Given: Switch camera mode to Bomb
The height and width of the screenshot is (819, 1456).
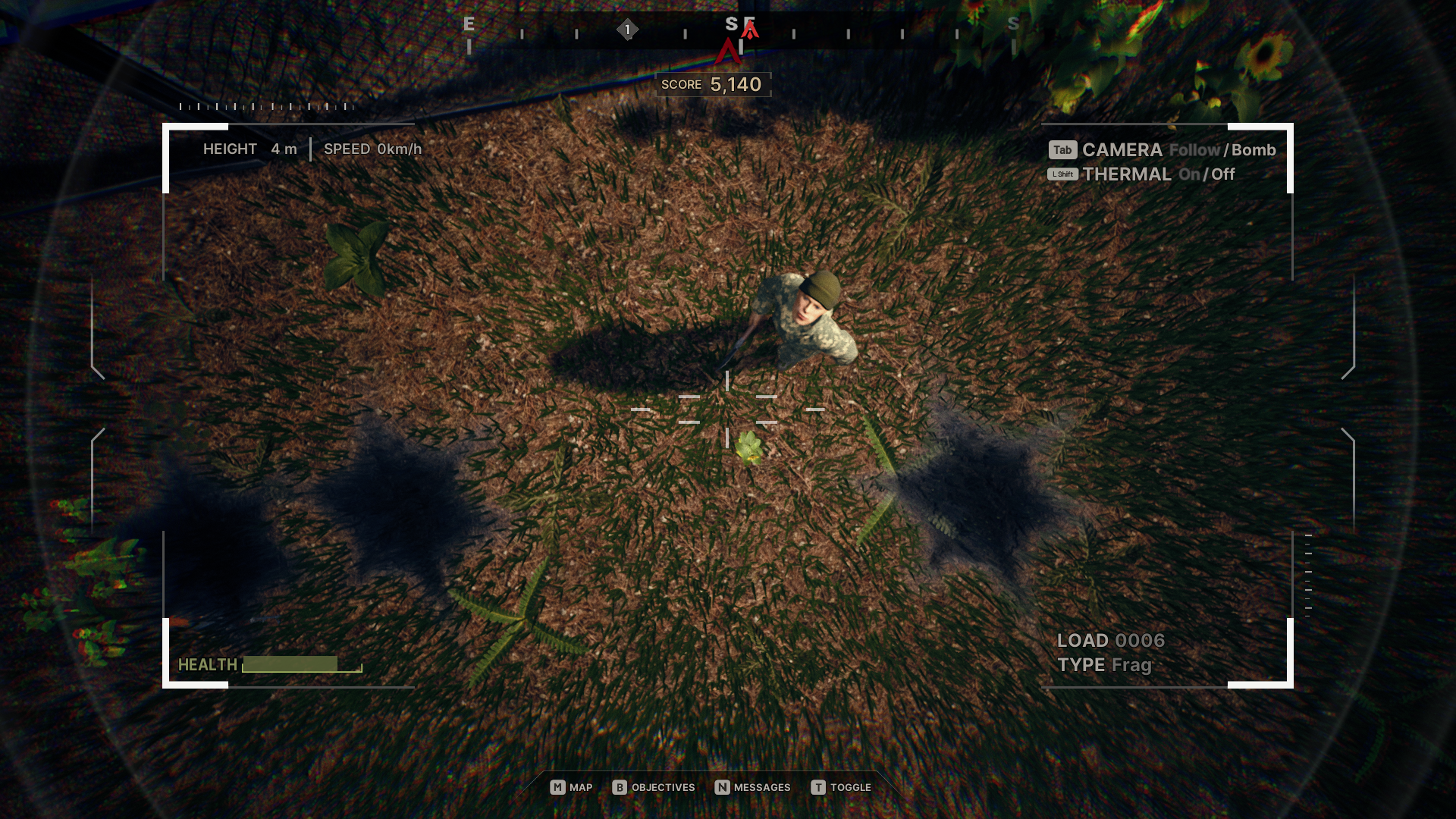Looking at the screenshot, I should pos(1253,150).
